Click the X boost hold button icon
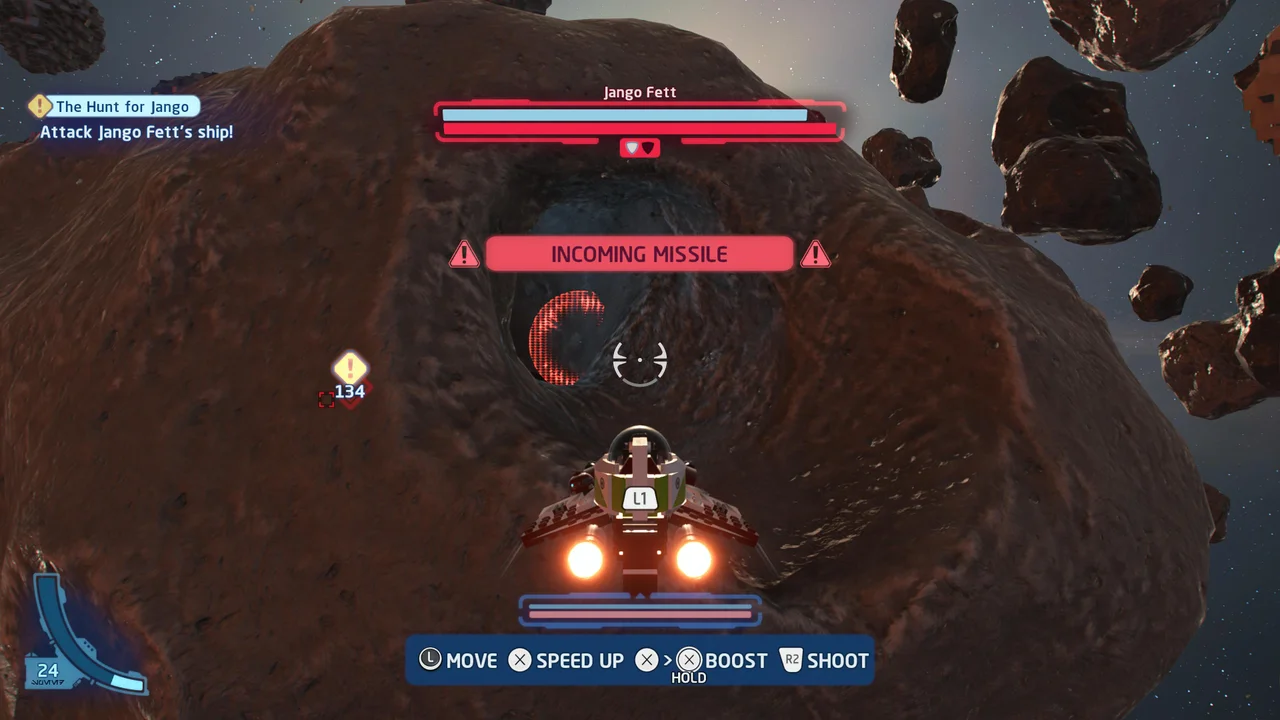The image size is (1280, 720). (687, 660)
